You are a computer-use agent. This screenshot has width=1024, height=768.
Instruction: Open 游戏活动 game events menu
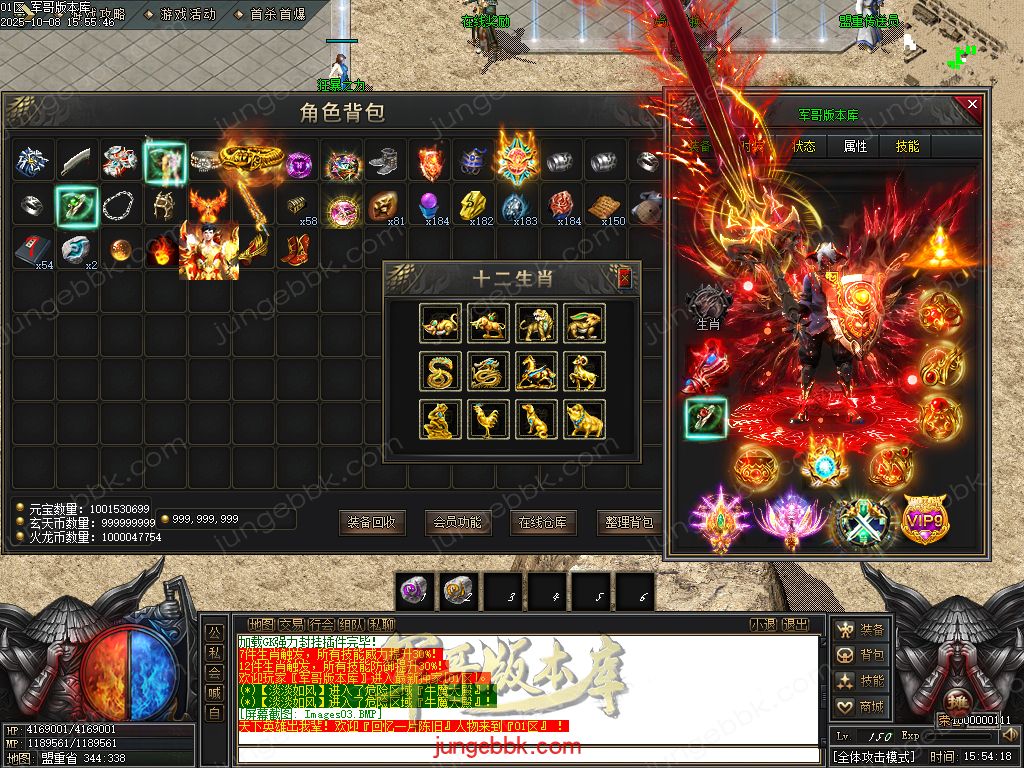coord(187,14)
